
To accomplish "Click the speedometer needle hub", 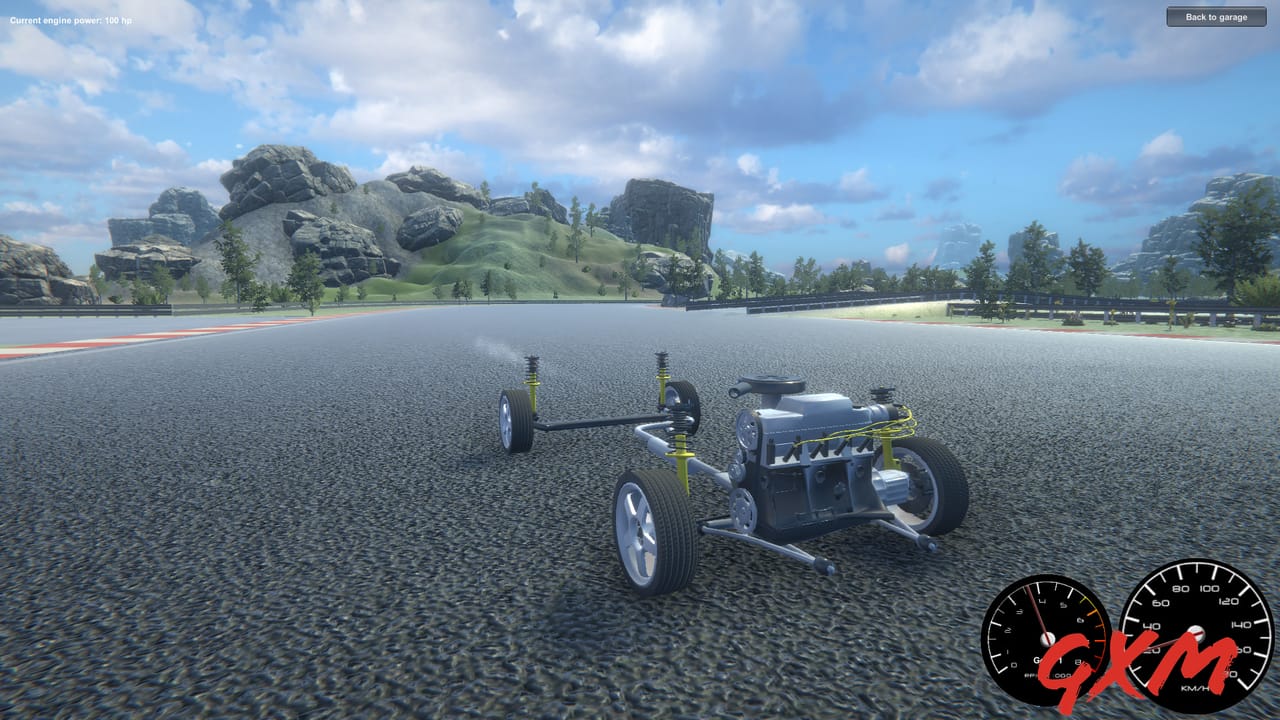I will (x=1196, y=634).
